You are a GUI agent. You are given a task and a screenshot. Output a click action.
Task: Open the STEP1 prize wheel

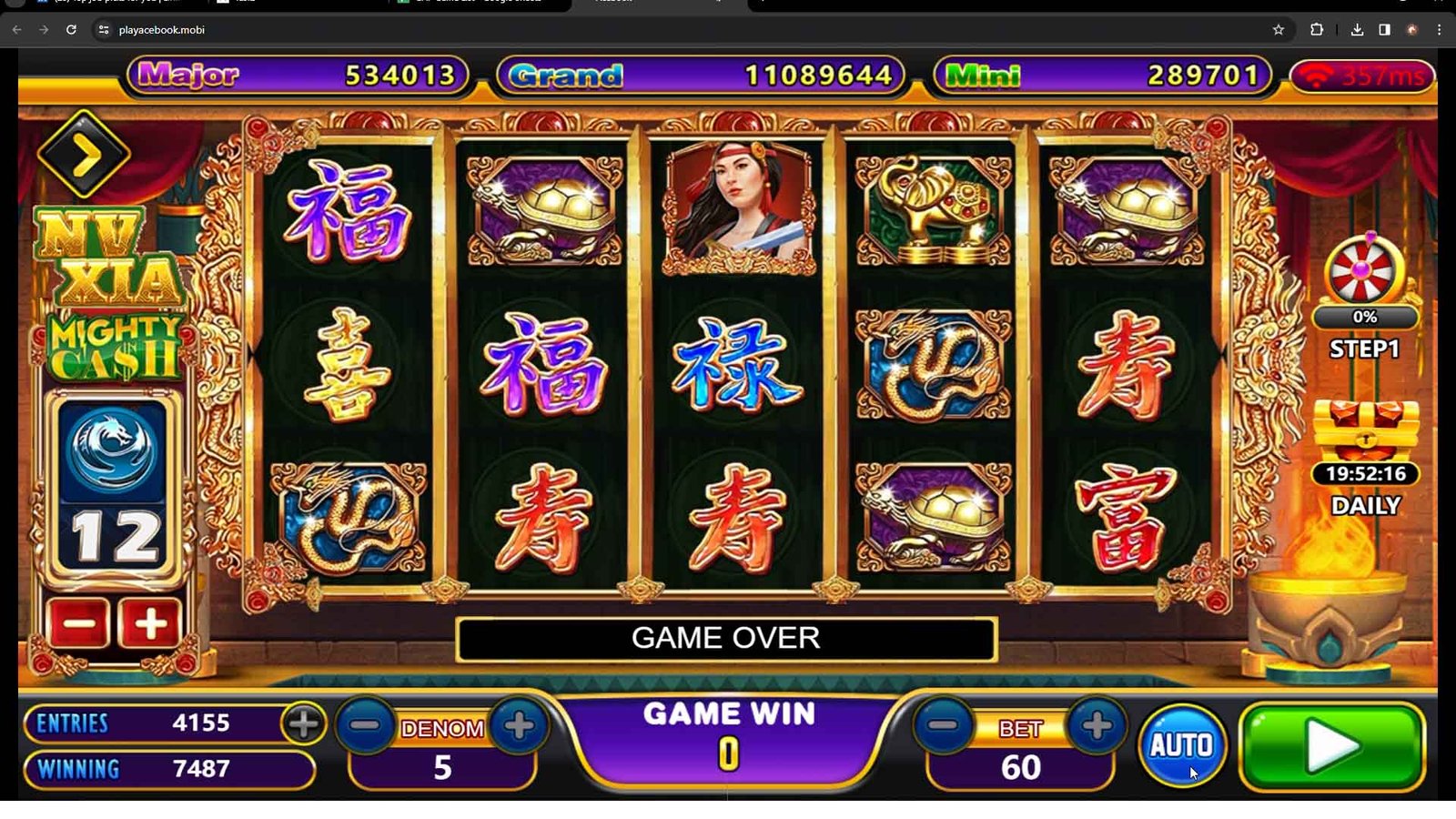(1363, 270)
